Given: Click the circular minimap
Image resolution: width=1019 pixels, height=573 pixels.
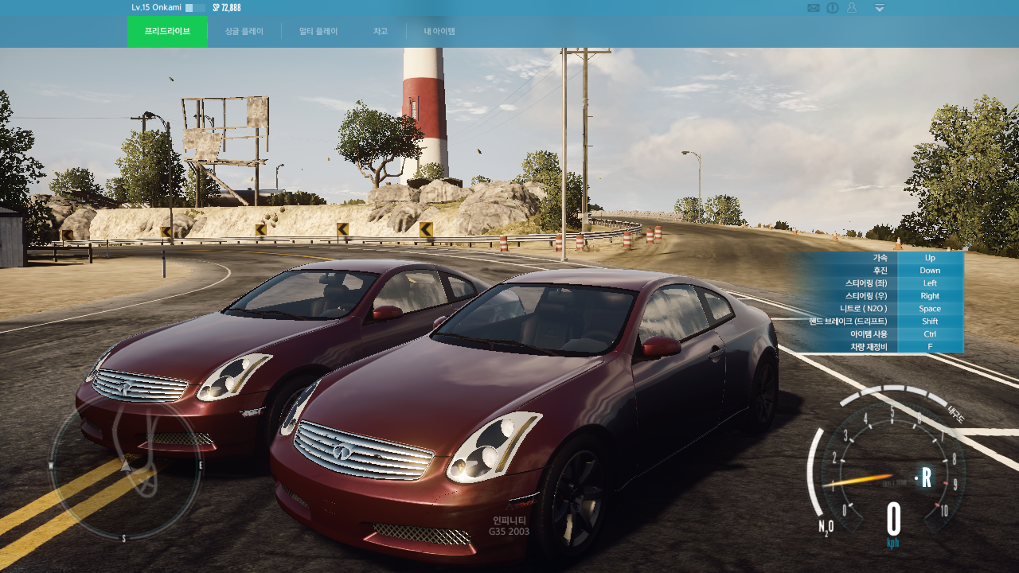Looking at the screenshot, I should [126, 467].
